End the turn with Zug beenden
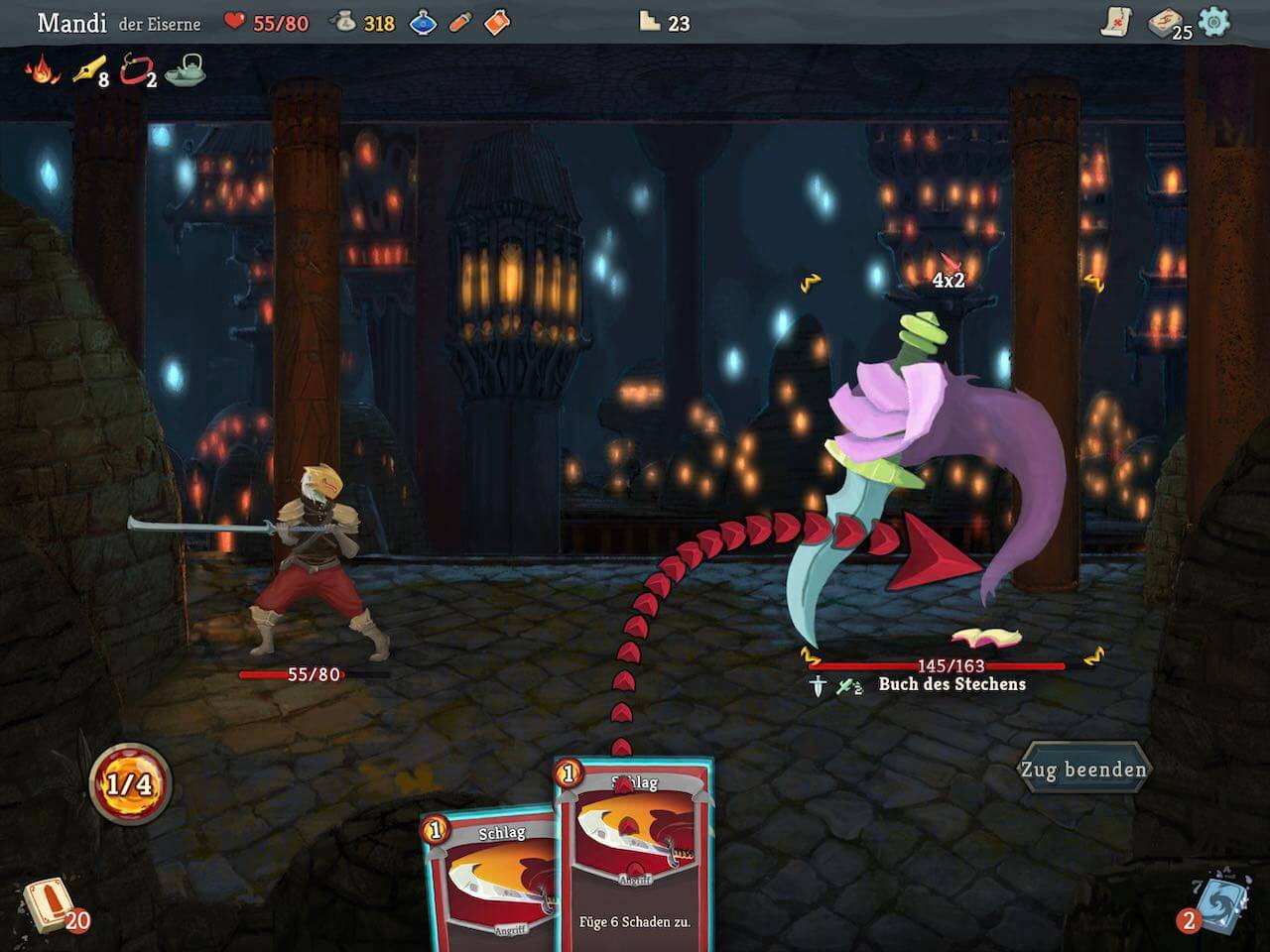 [1083, 770]
